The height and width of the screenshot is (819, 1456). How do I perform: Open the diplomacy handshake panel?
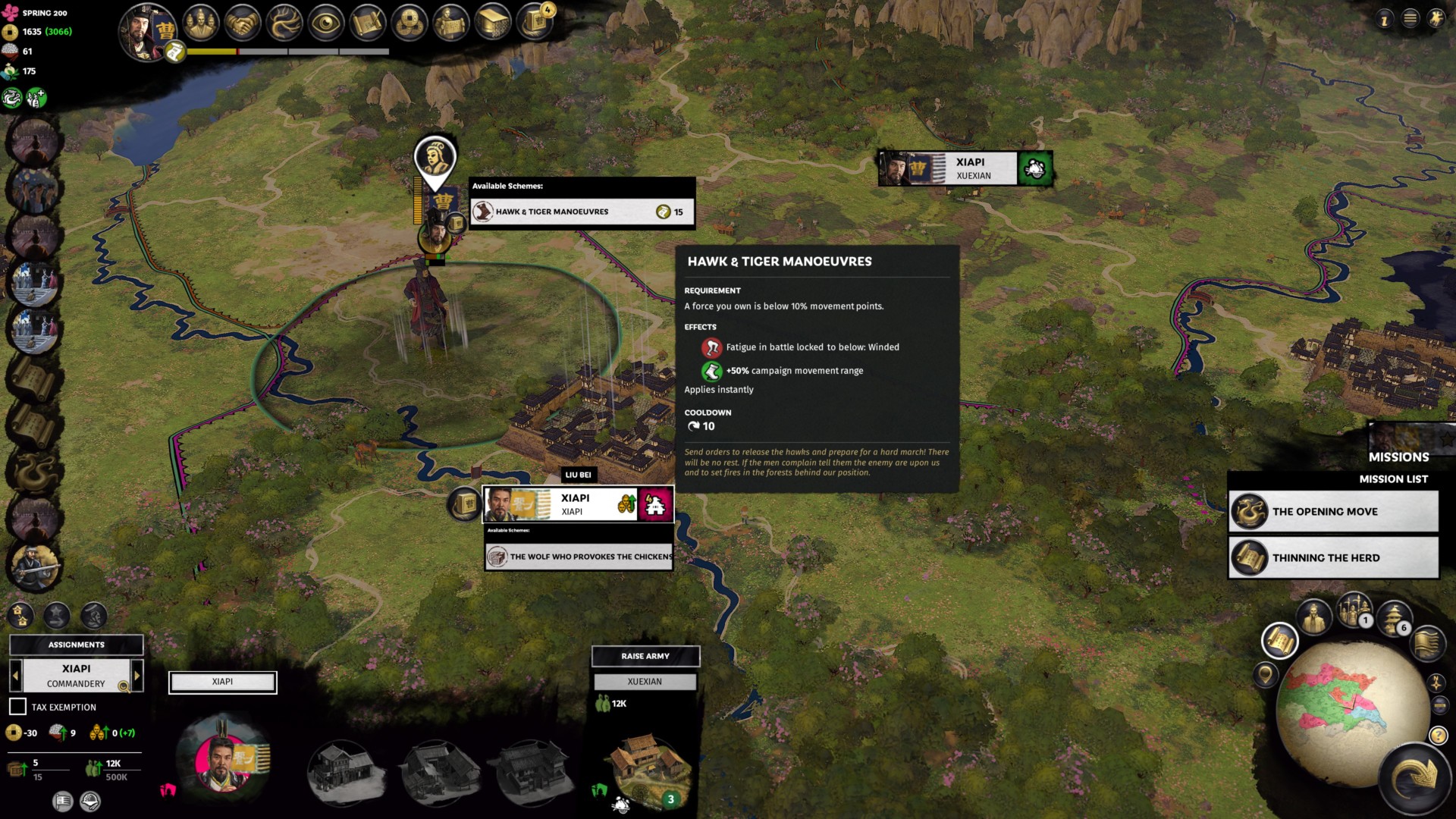[242, 24]
